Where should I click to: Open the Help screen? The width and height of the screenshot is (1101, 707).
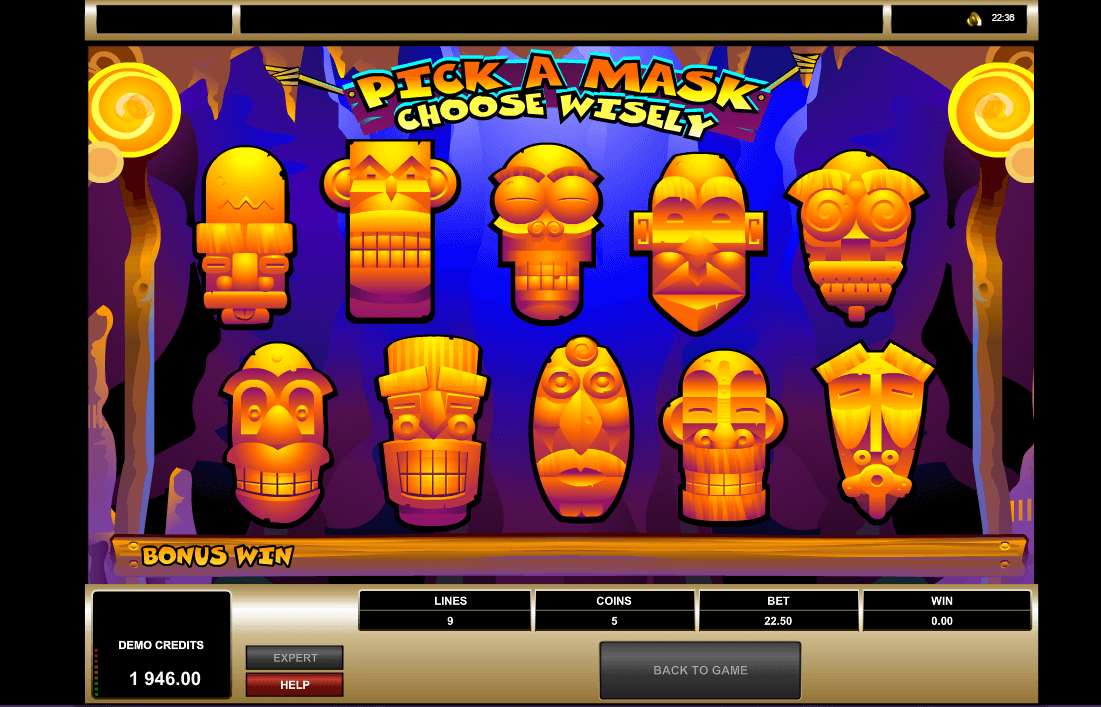tap(295, 685)
